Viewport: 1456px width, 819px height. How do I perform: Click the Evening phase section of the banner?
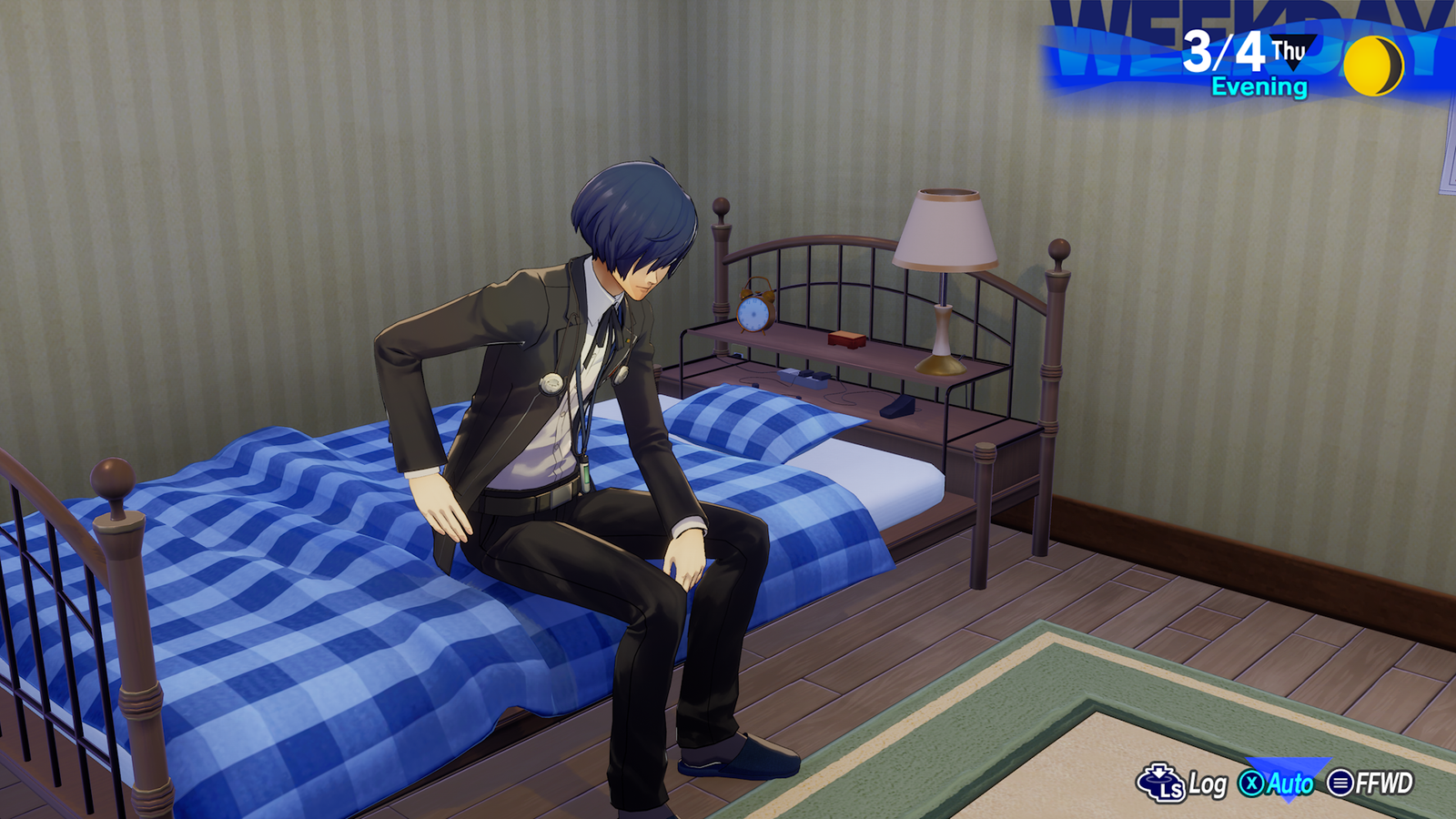[1259, 88]
